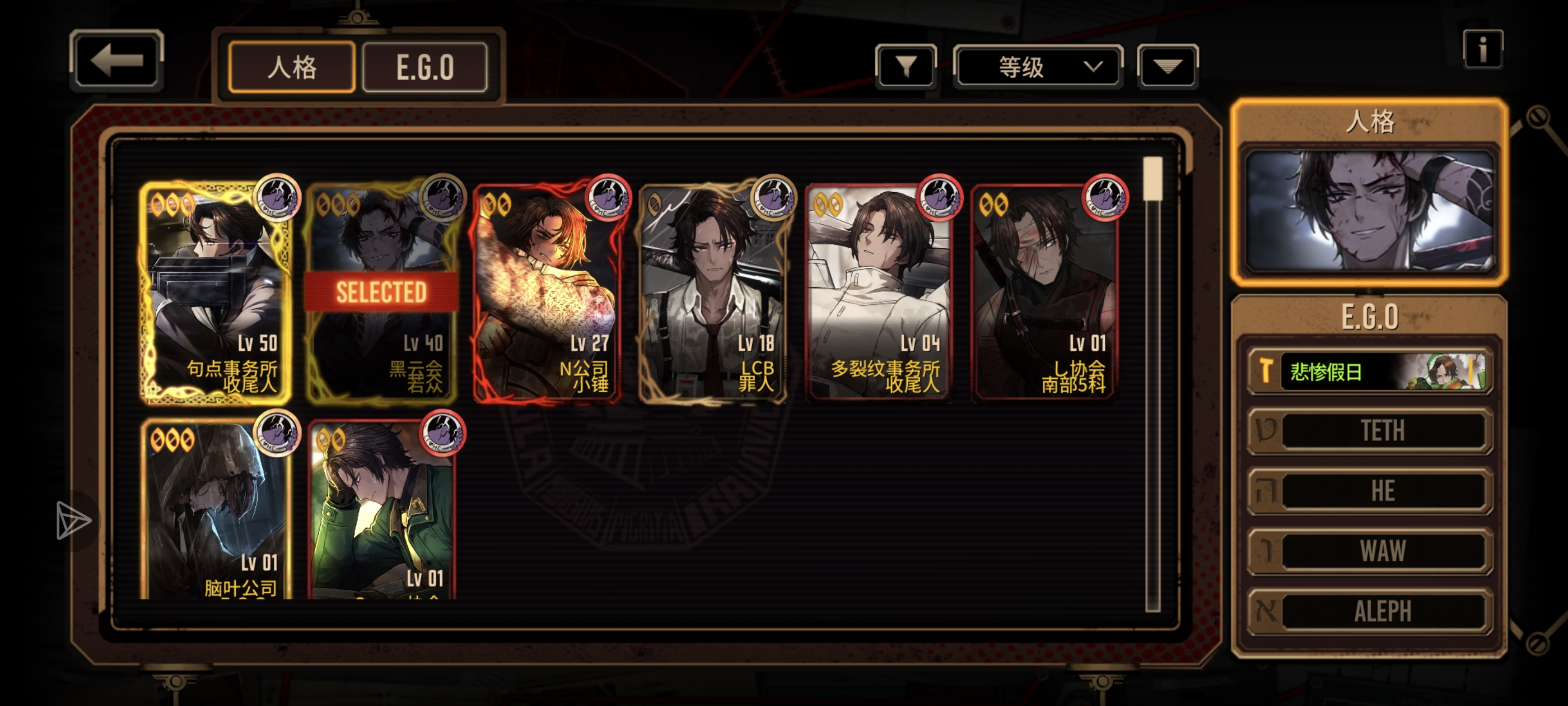Viewport: 1568px width, 706px height.
Task: Open the HE E.G.O slot
Action: point(1370,490)
